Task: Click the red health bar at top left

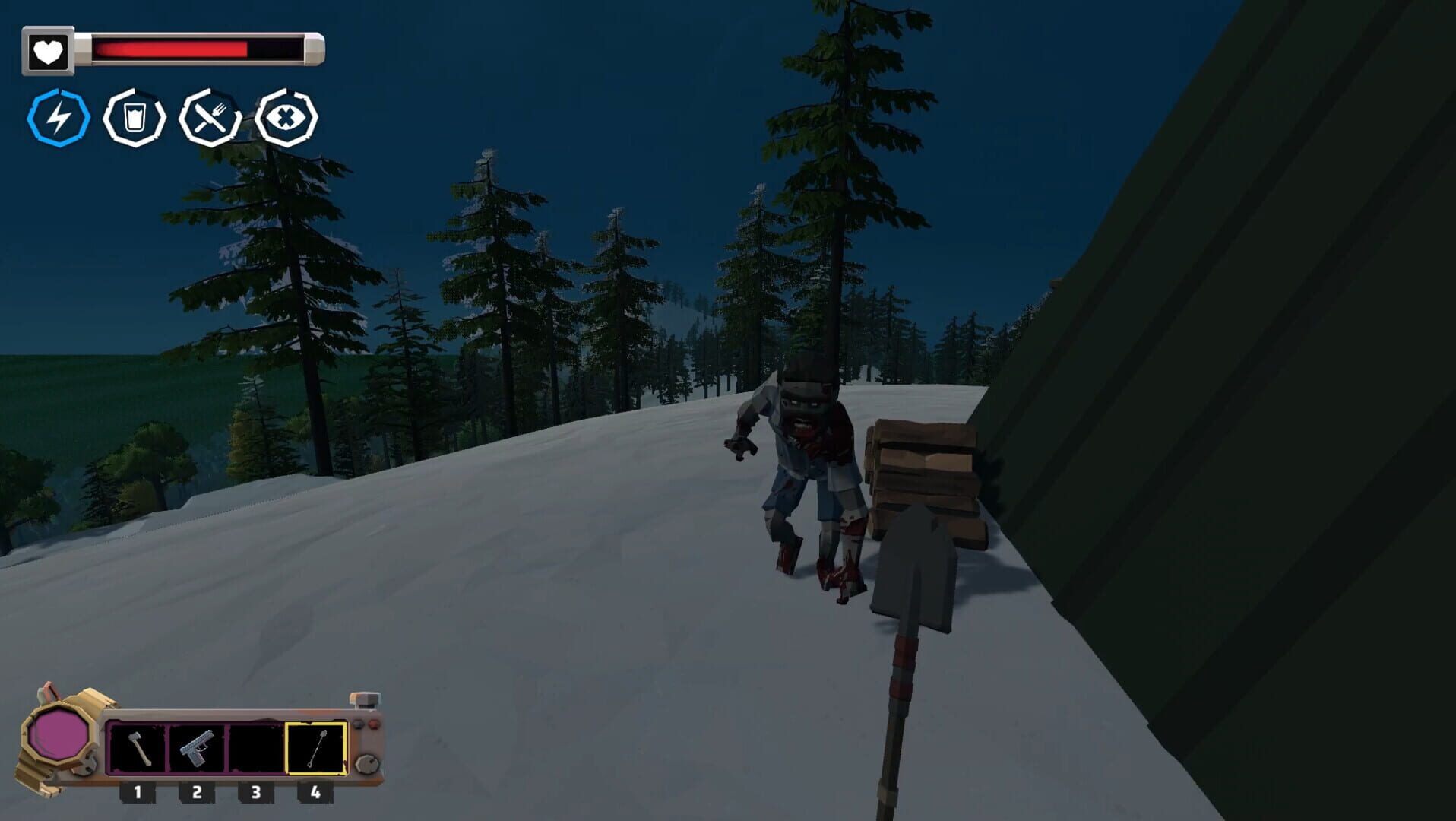Action: tap(167, 49)
